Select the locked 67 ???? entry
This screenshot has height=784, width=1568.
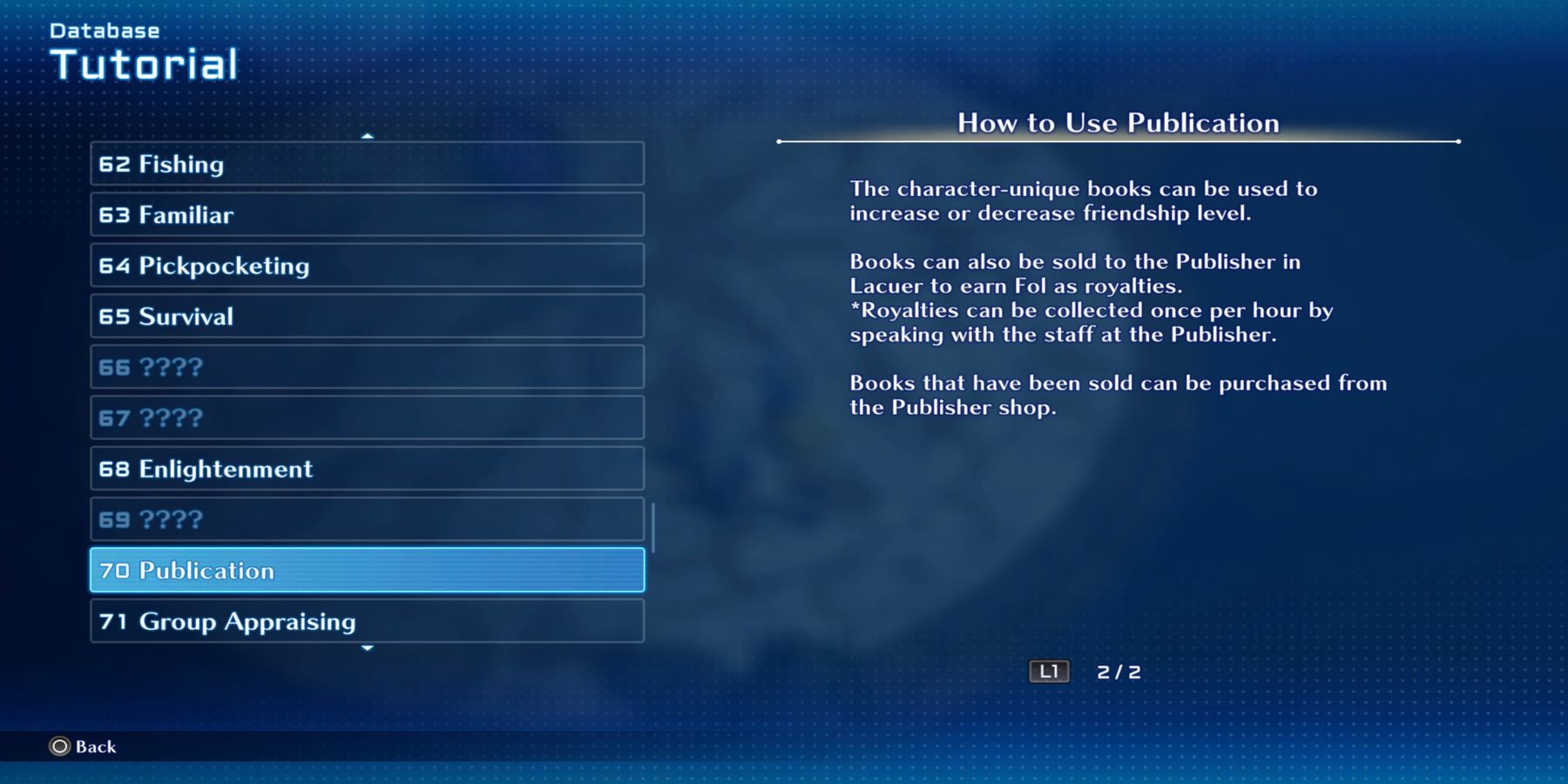[x=366, y=417]
